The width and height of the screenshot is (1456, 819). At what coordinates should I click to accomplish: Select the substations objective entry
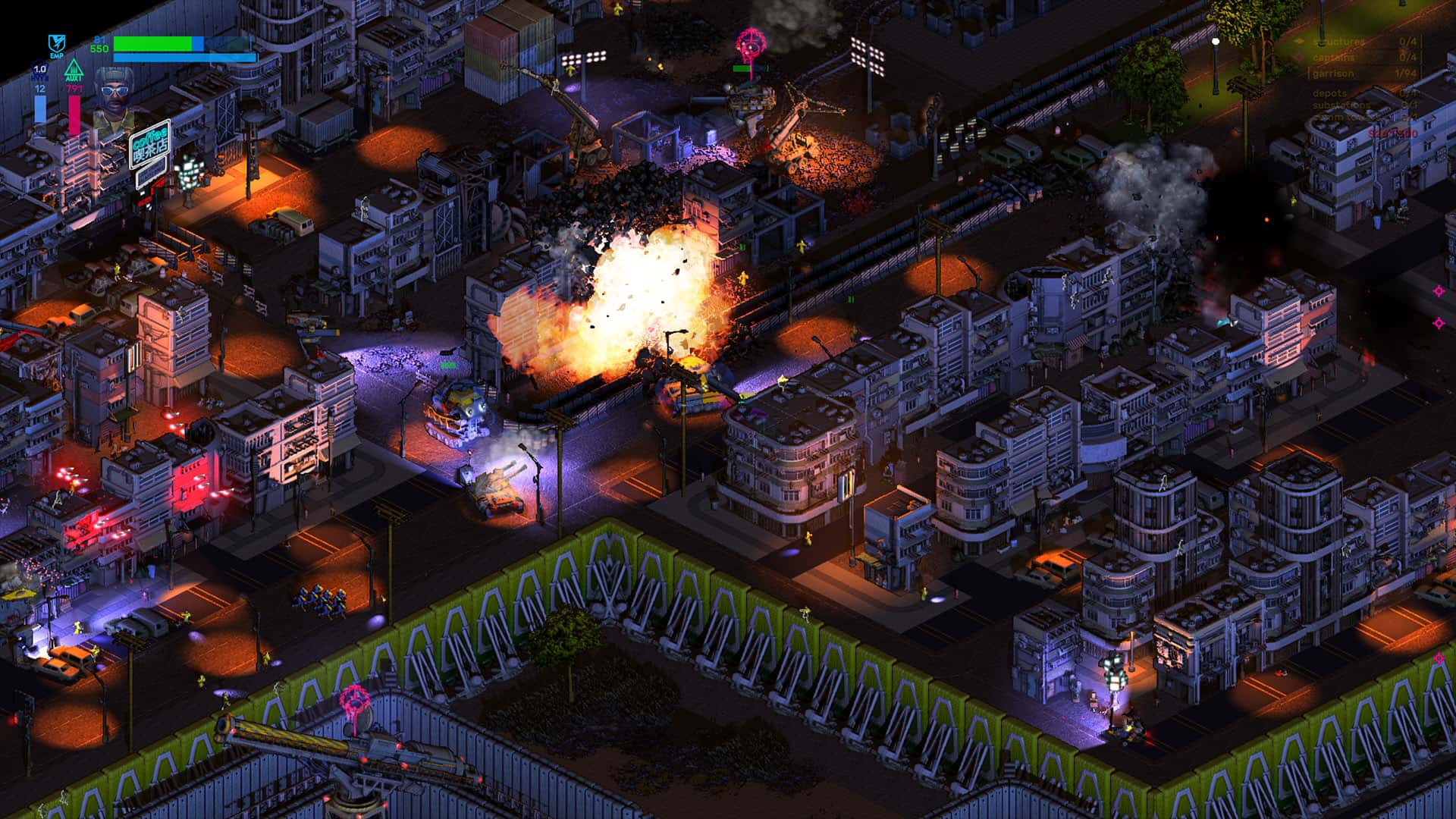1340,105
